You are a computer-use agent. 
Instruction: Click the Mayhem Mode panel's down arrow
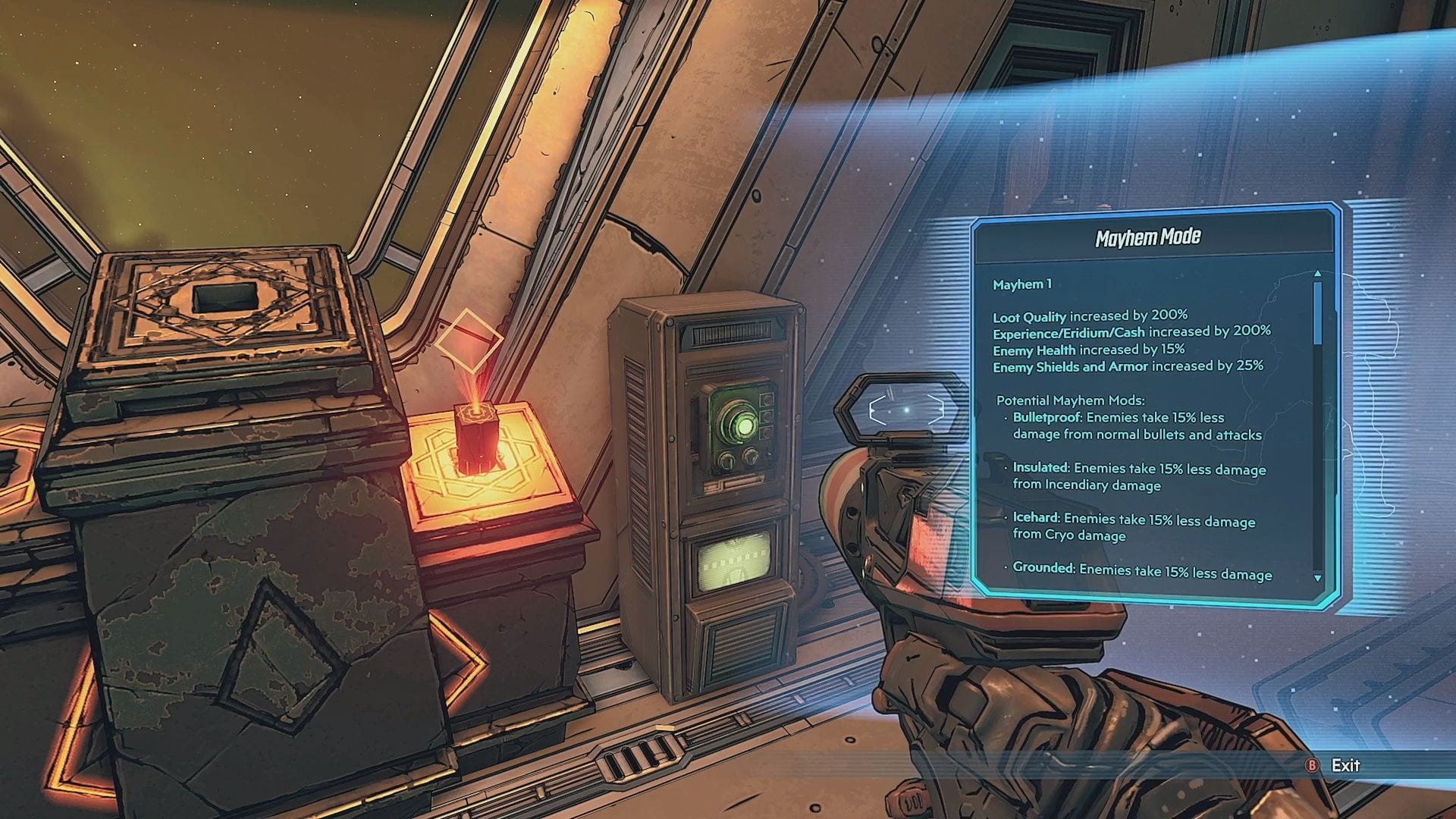1318,578
